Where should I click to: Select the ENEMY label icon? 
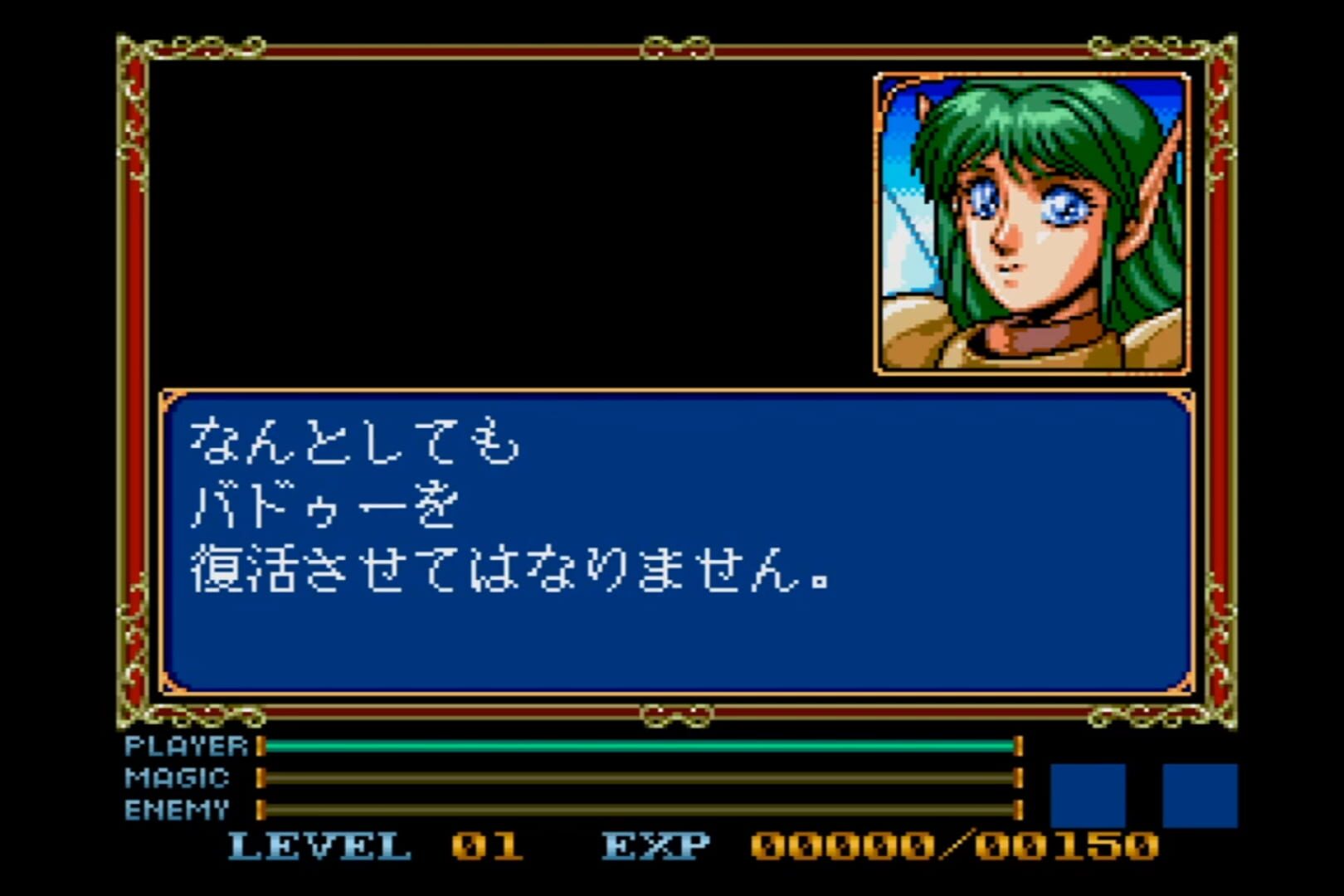(x=176, y=806)
